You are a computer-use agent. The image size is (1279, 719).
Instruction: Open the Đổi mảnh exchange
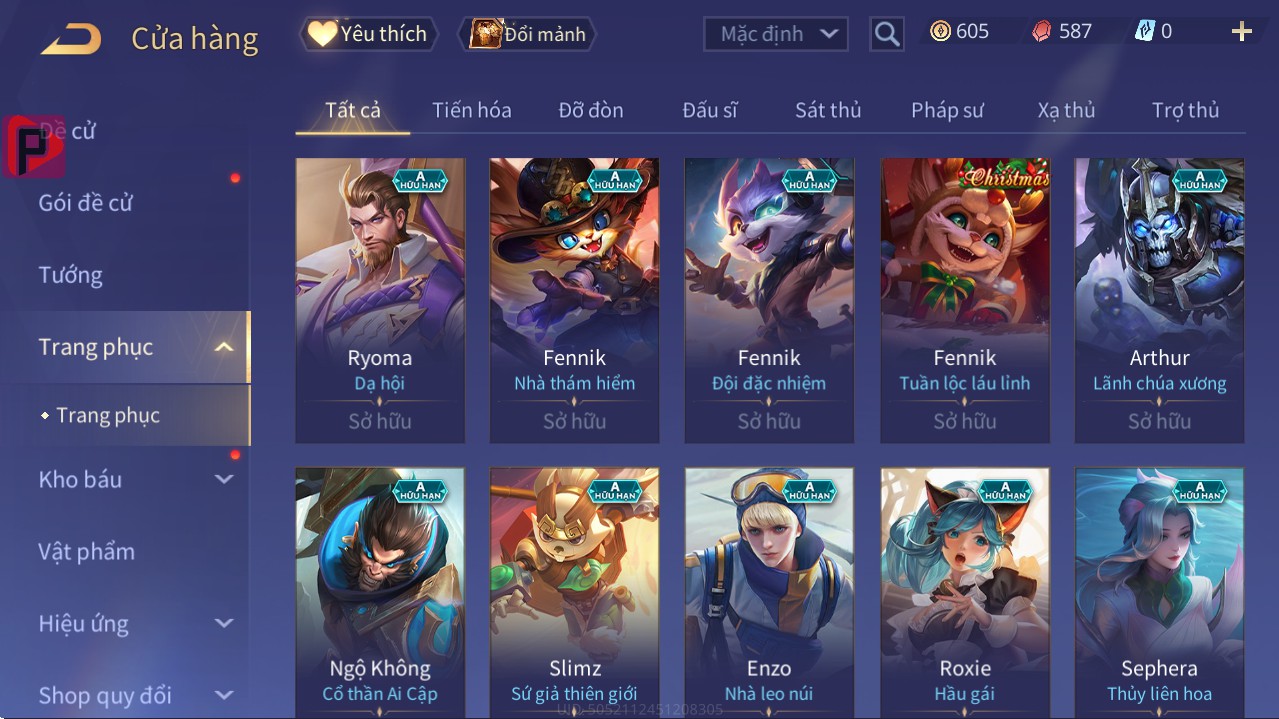(527, 34)
